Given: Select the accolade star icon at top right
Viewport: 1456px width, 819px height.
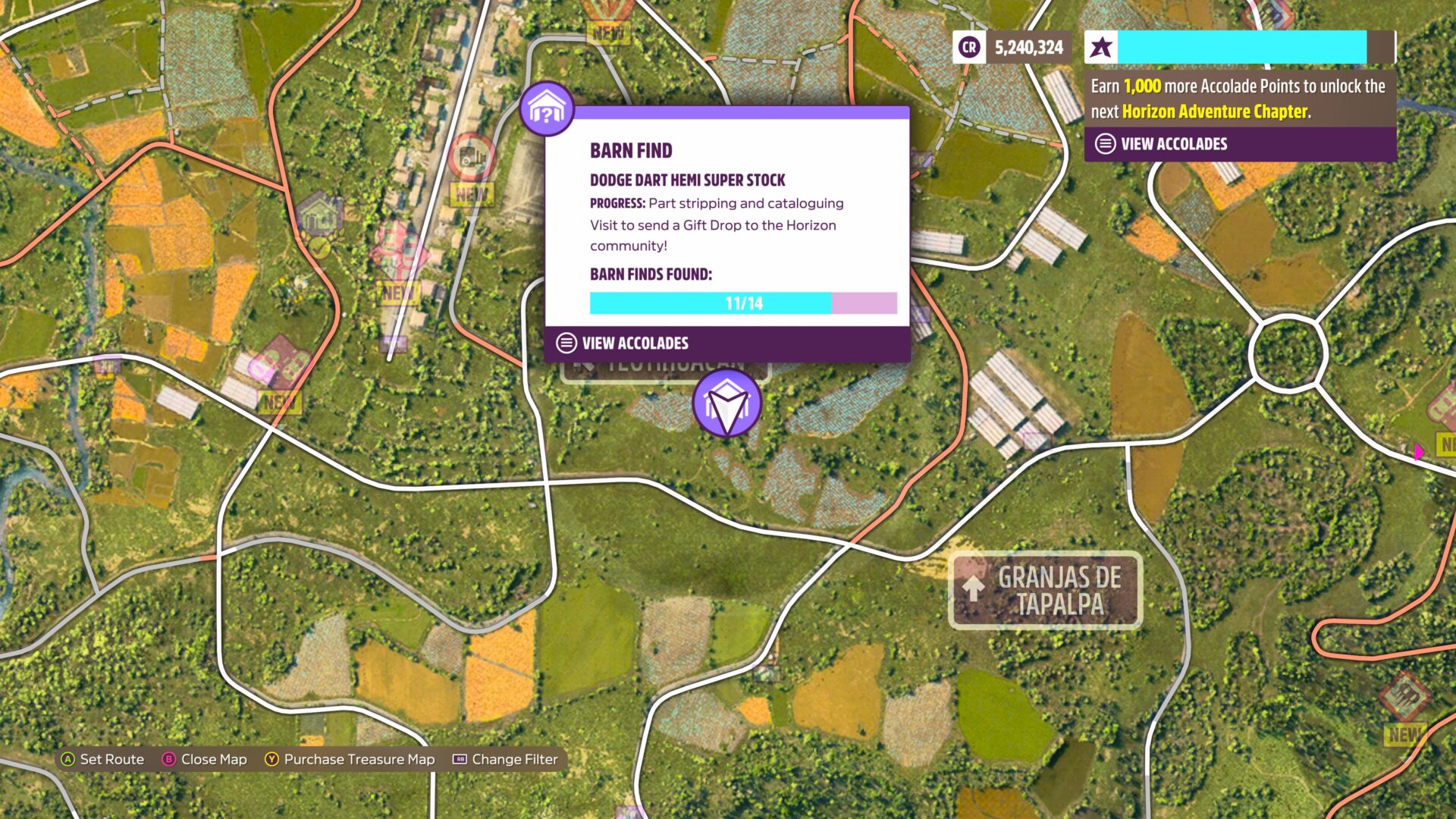Looking at the screenshot, I should pyautogui.click(x=1101, y=47).
